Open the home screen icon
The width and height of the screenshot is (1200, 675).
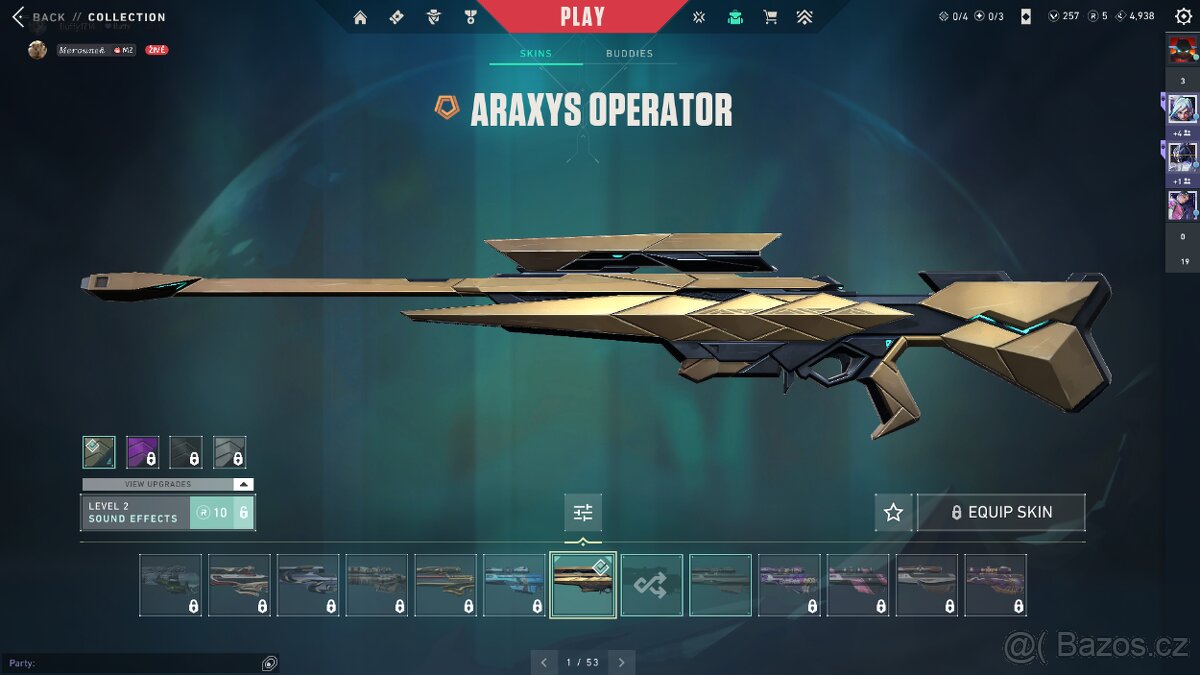[360, 17]
